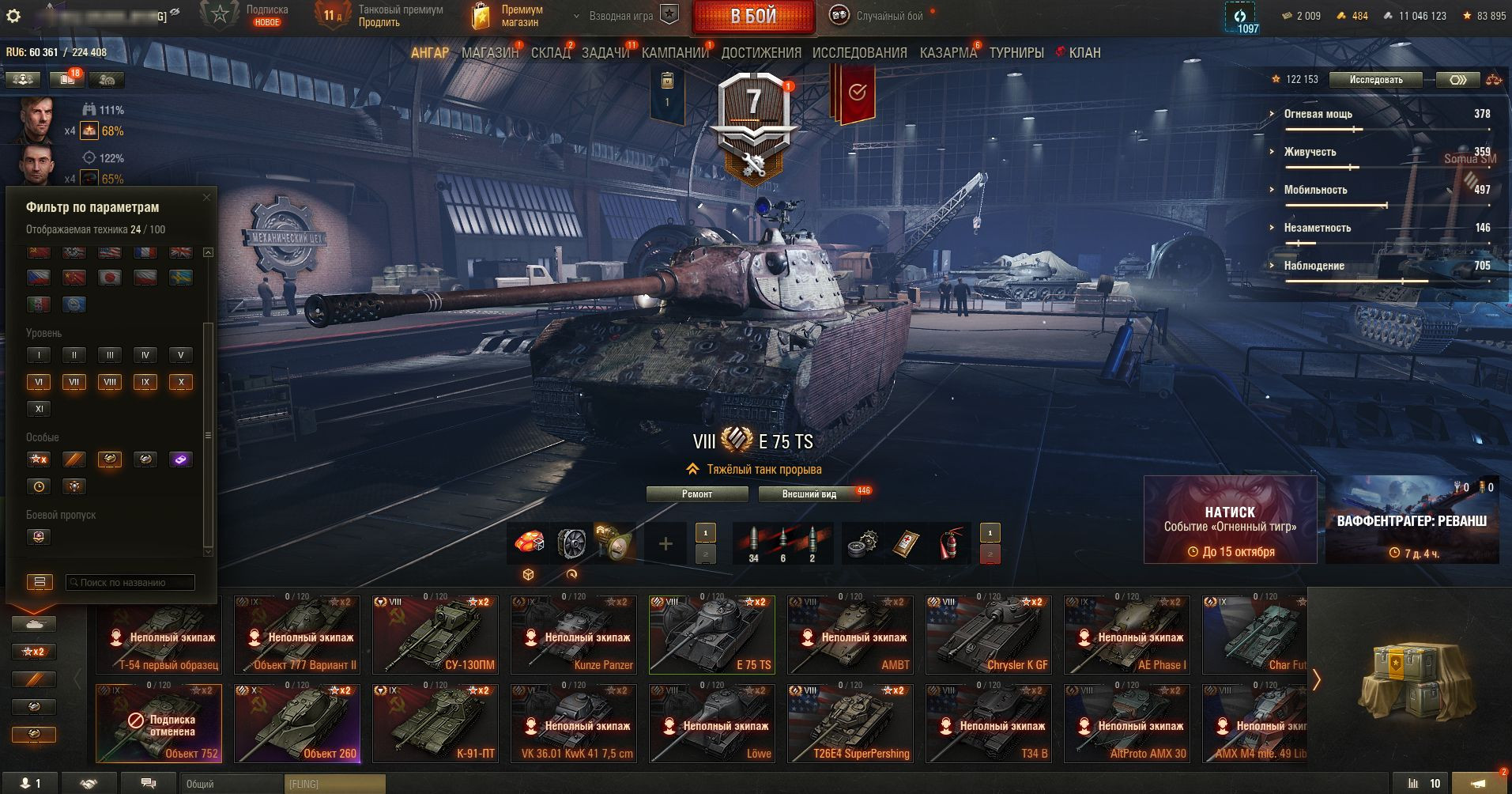Open the Внешний вид customization
The width and height of the screenshot is (1512, 794).
click(x=809, y=494)
